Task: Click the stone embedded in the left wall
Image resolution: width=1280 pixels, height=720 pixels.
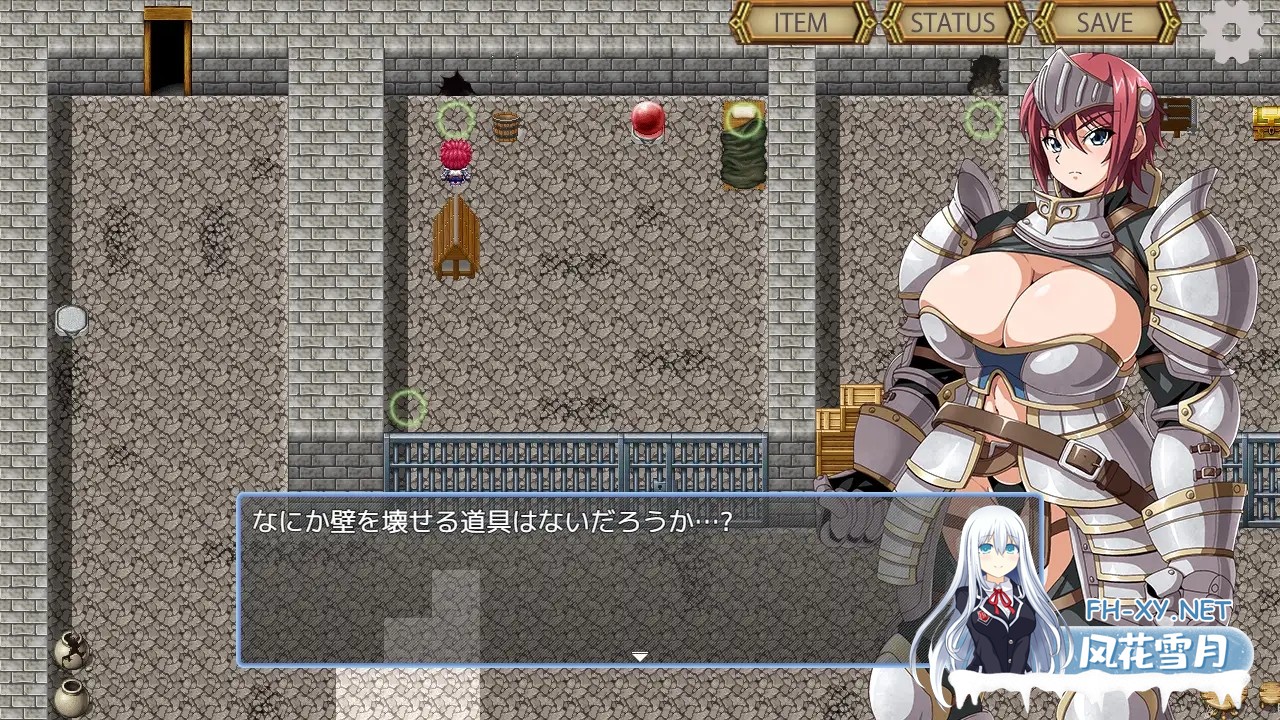Action: pyautogui.click(x=72, y=322)
